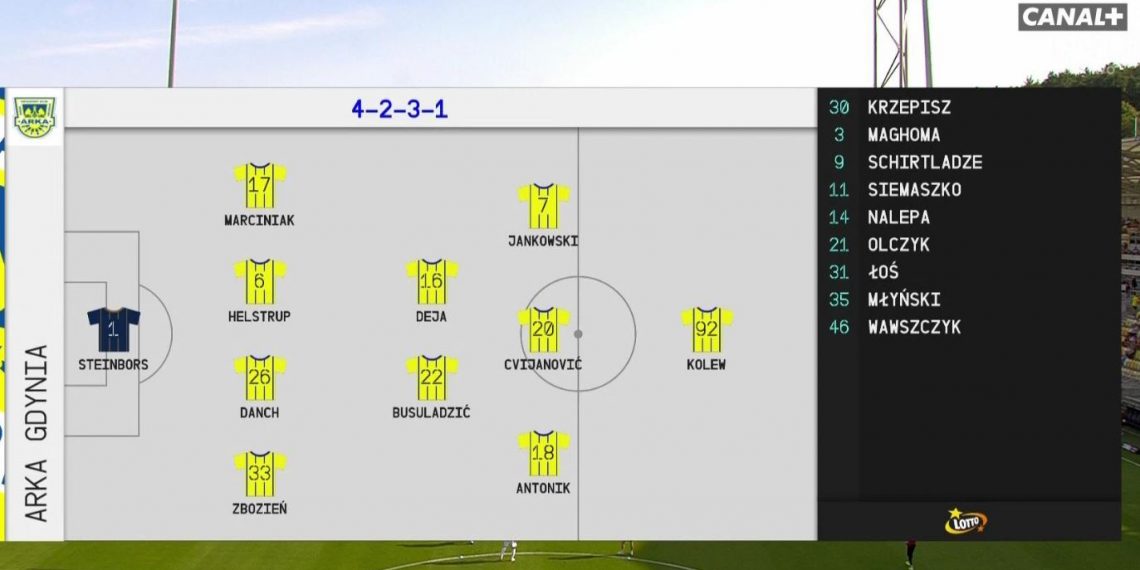Select Wawszczyk, number 46 substitute

pyautogui.click(x=913, y=327)
